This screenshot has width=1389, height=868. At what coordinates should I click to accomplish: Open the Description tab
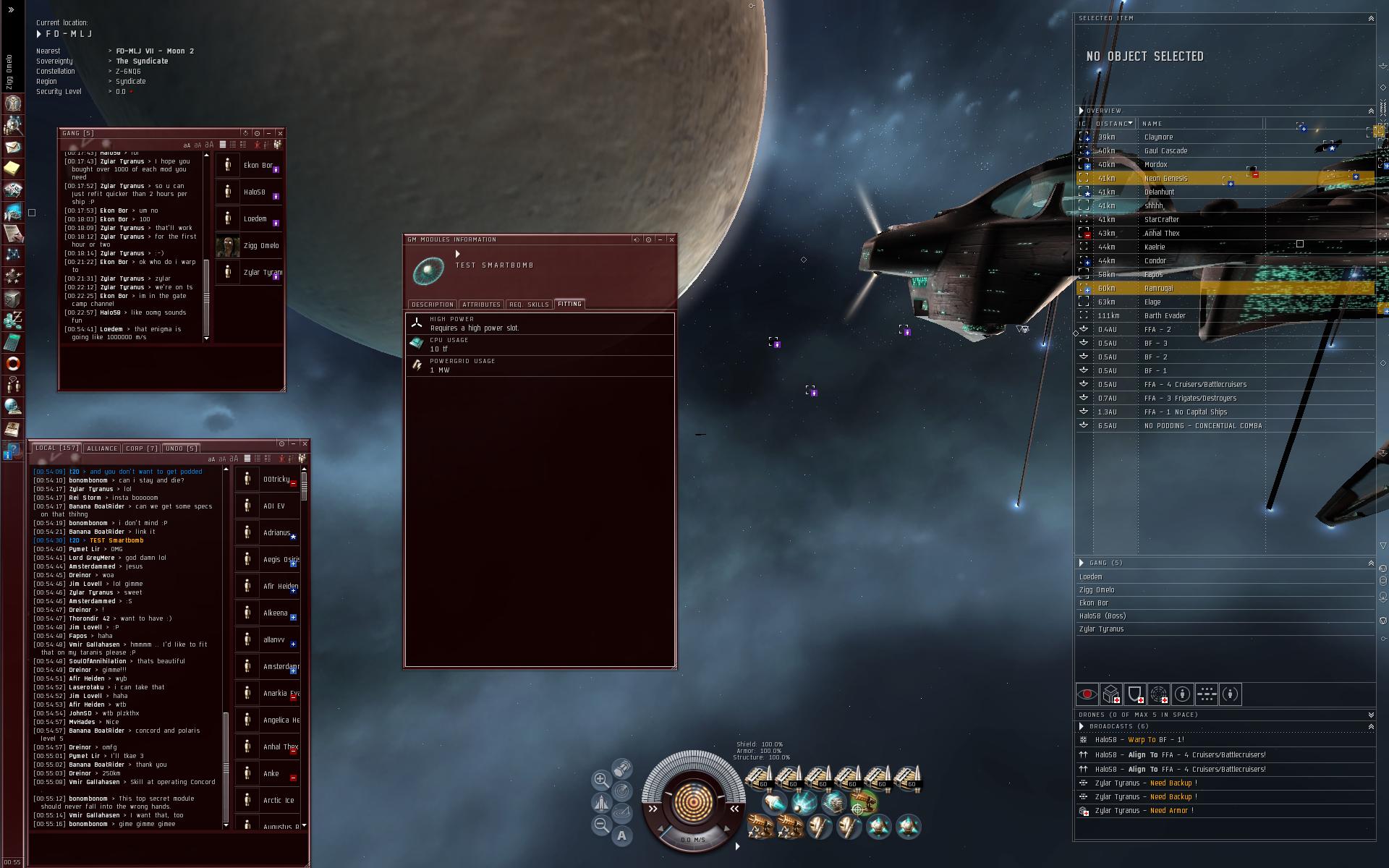tap(433, 305)
